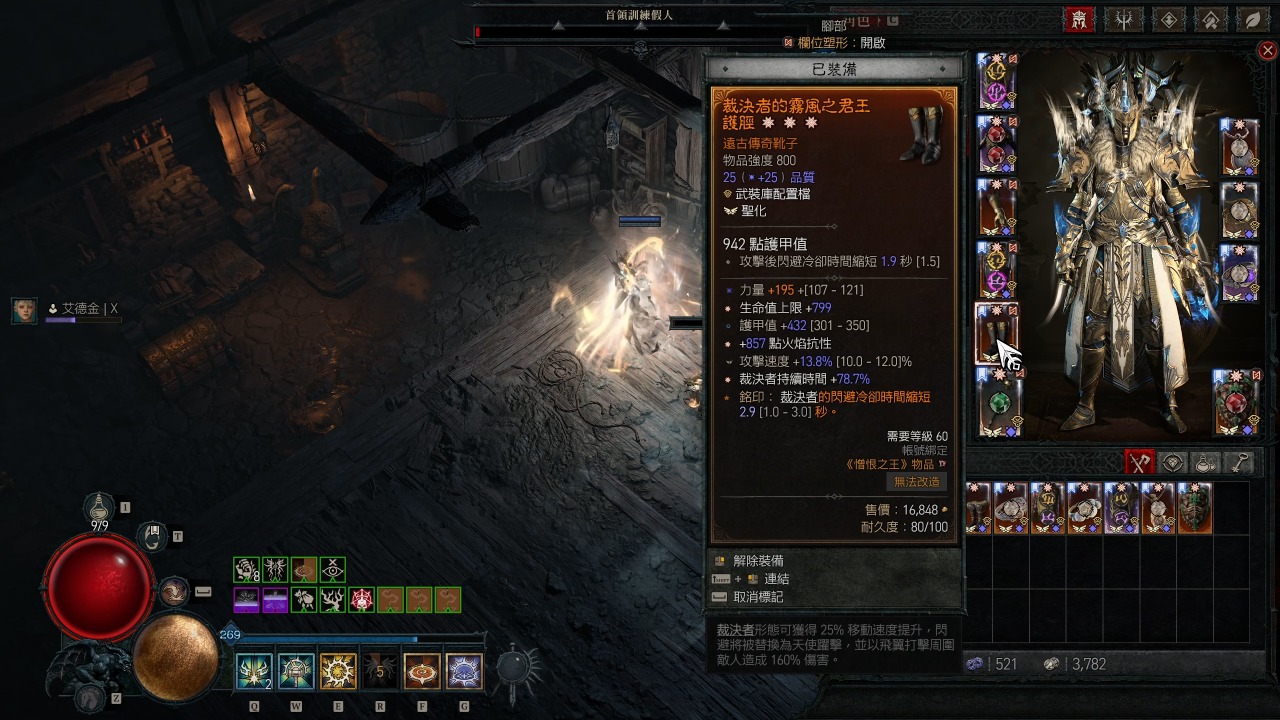Select the equipped boots slot
Screen dimensions: 1280x720
pyautogui.click(x=997, y=333)
